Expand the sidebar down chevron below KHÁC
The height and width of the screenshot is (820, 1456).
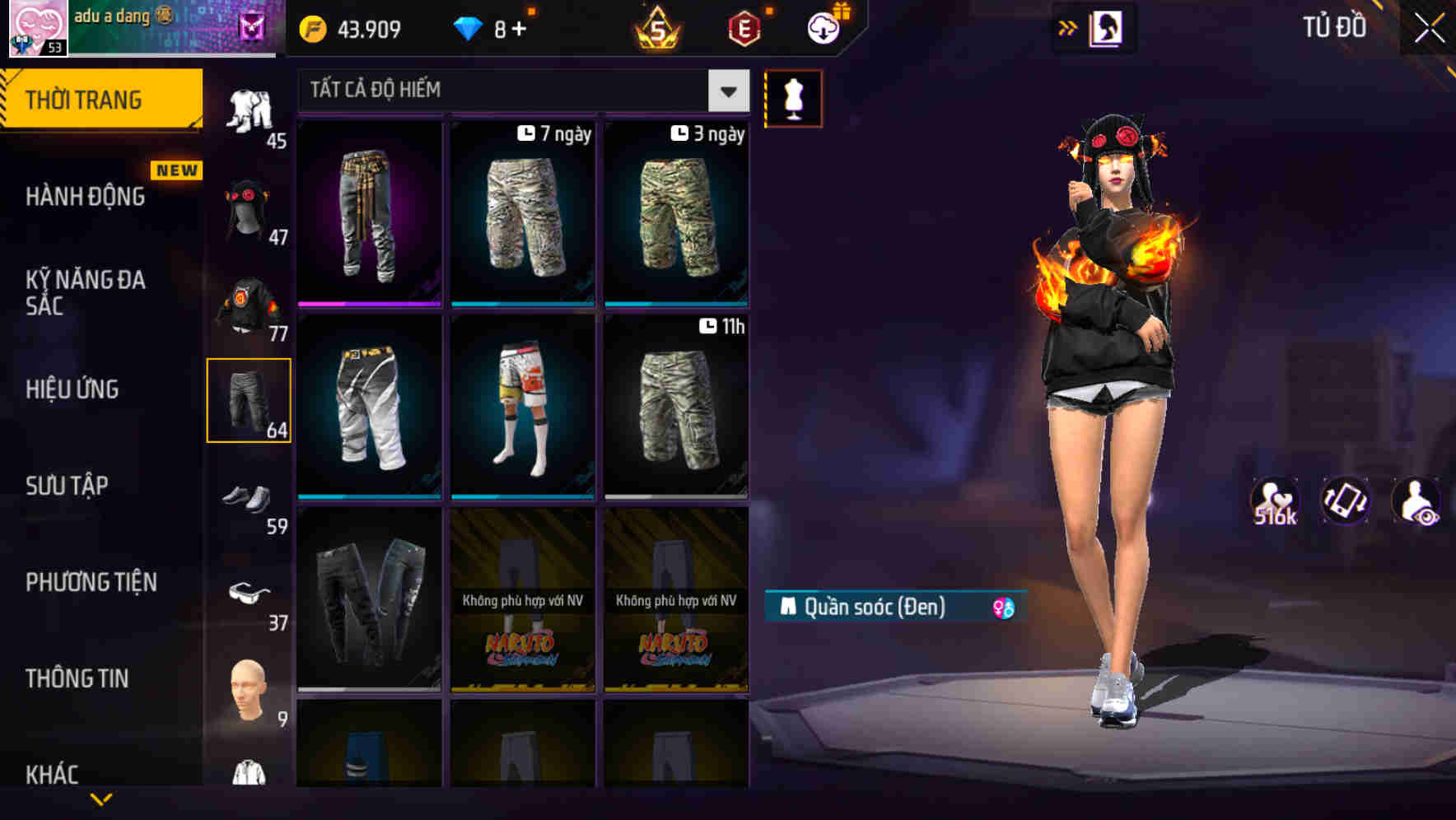pos(101,800)
